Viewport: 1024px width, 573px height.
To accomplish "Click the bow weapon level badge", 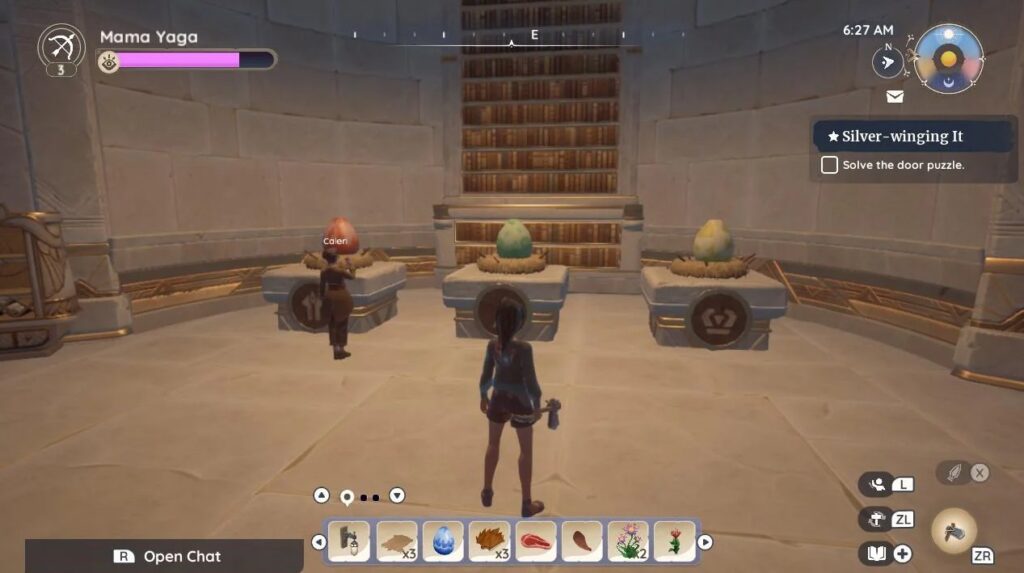I will click(61, 50).
